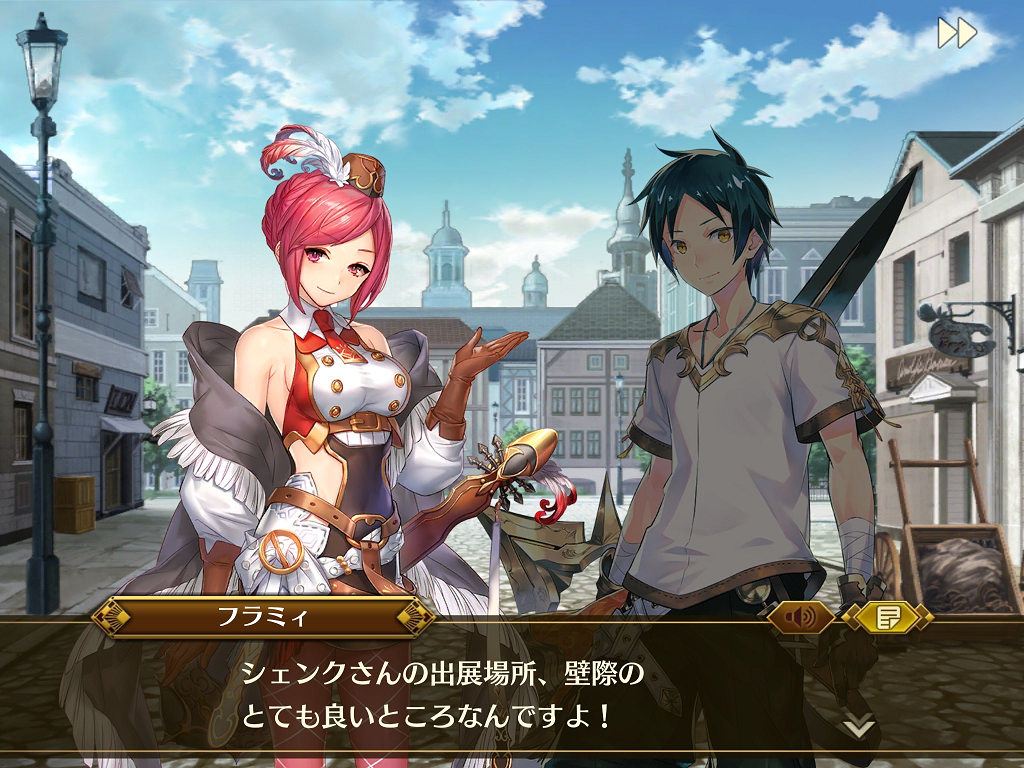
Task: Toggle voice with the speaker icon
Action: coord(800,617)
